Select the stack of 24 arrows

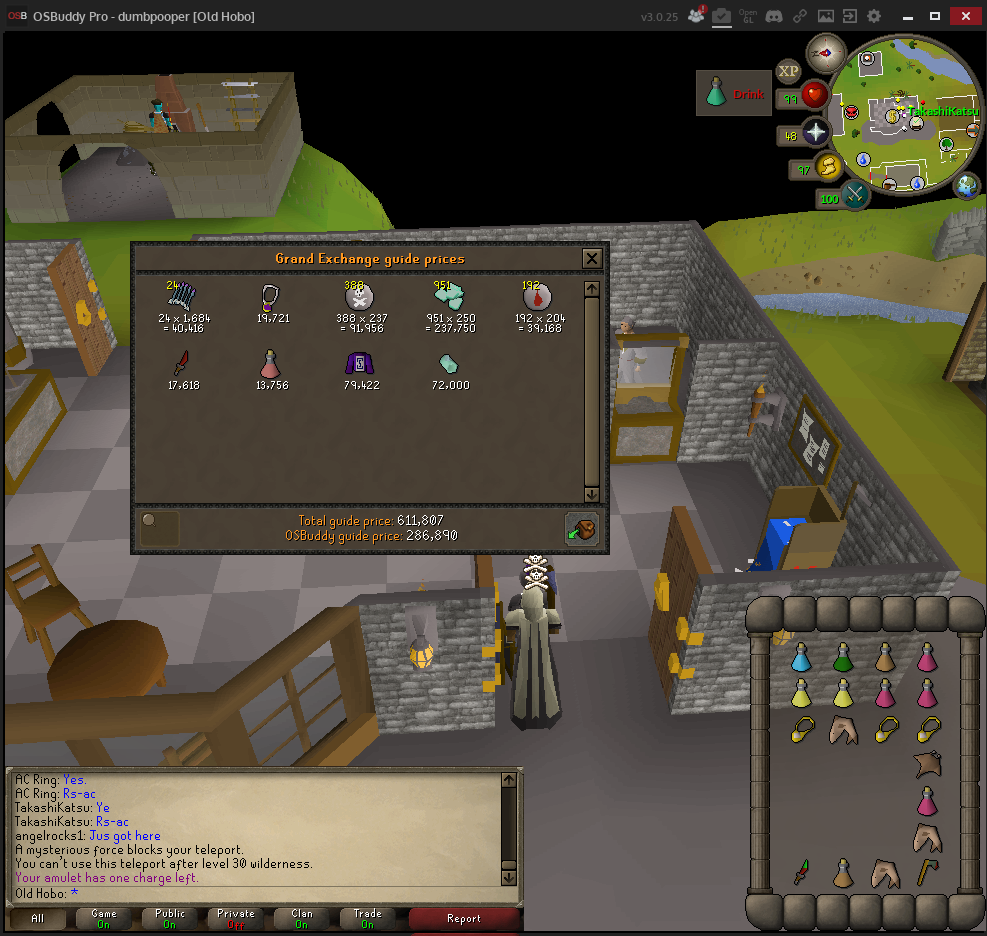[x=183, y=296]
